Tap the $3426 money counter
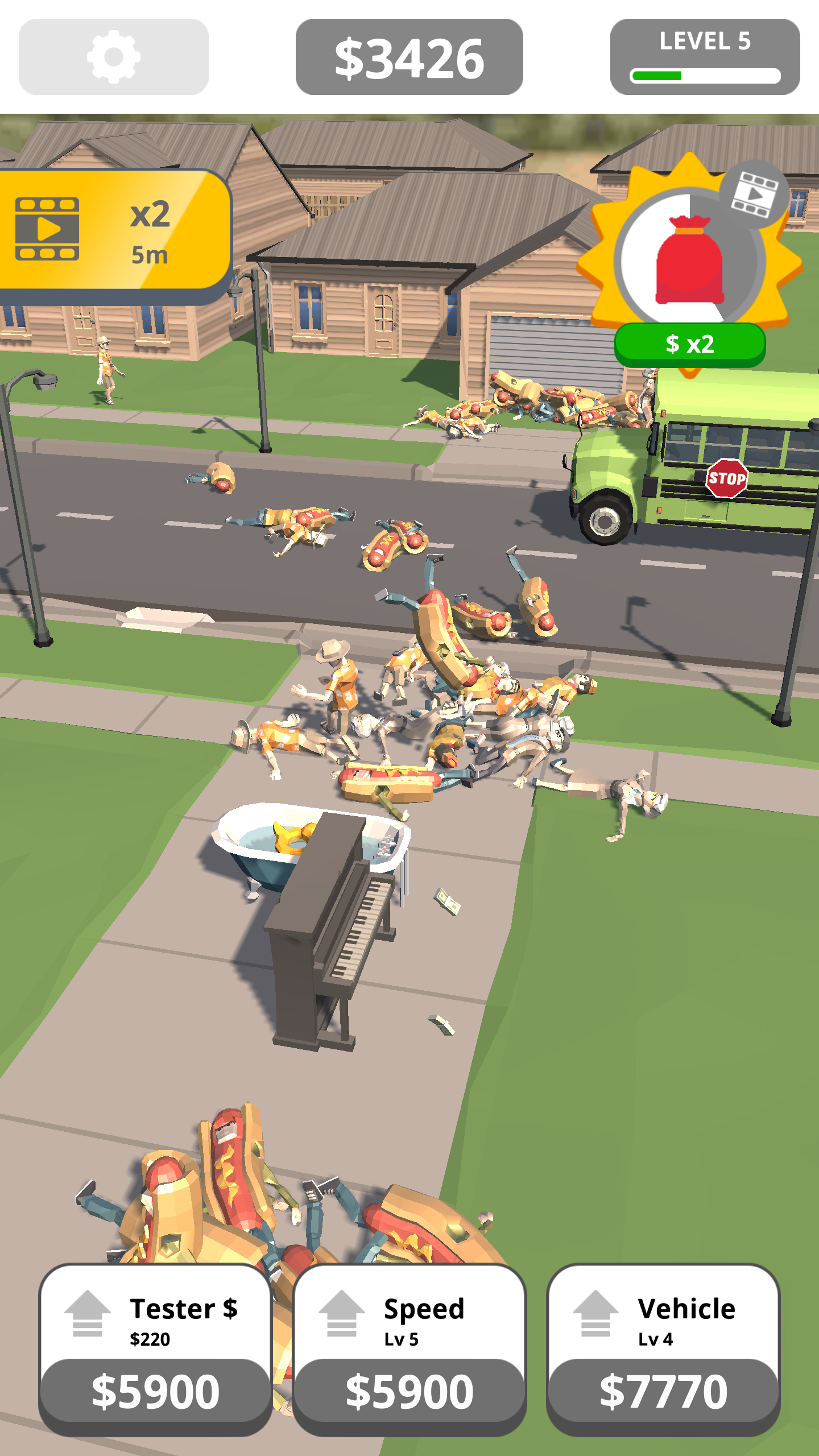Viewport: 819px width, 1456px height. 411,57
